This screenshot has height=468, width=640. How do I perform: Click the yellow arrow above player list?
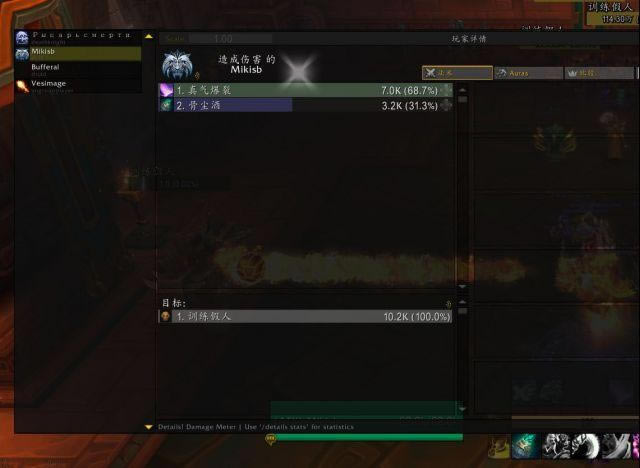(x=149, y=36)
